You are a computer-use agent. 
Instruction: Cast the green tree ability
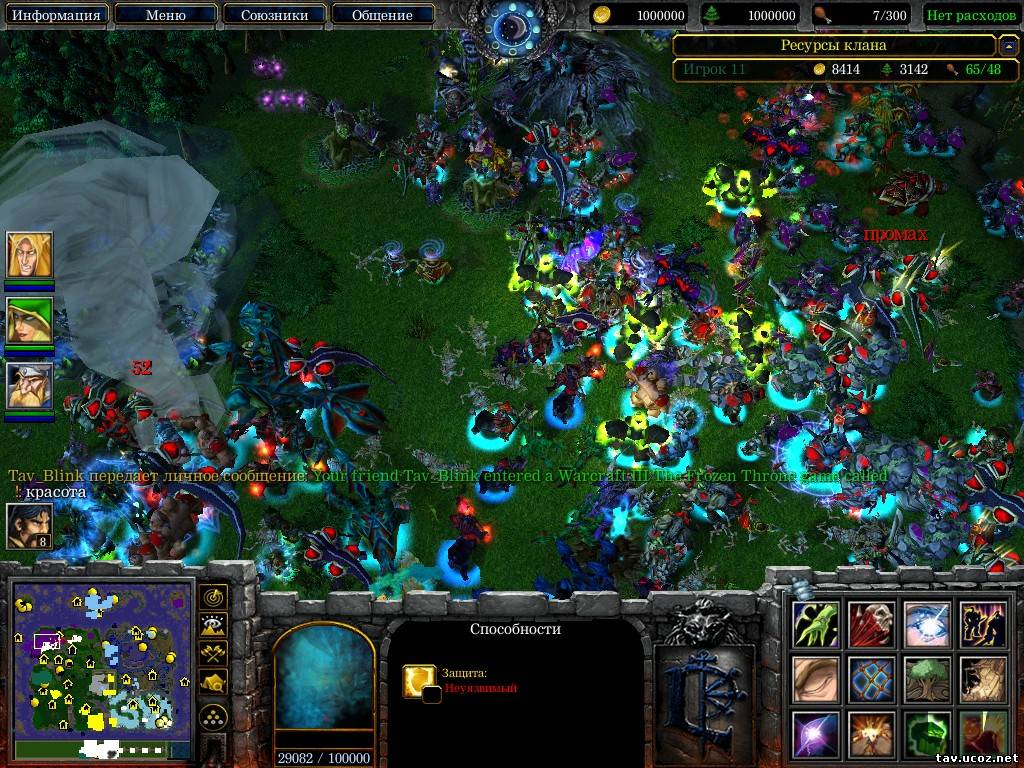926,679
